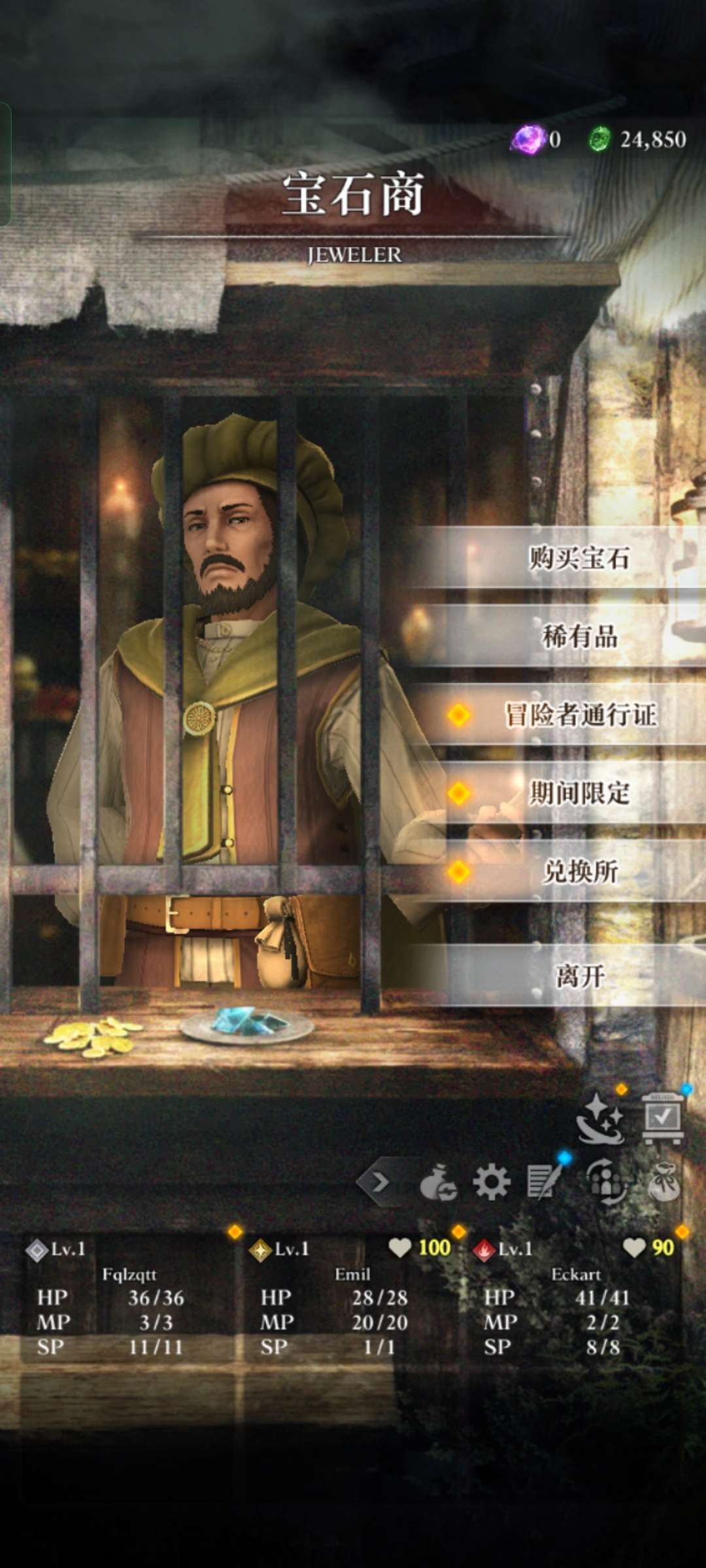The image size is (706, 1568).
Task: Open the 购买宝石 (buy gems) menu
Action: (579, 559)
